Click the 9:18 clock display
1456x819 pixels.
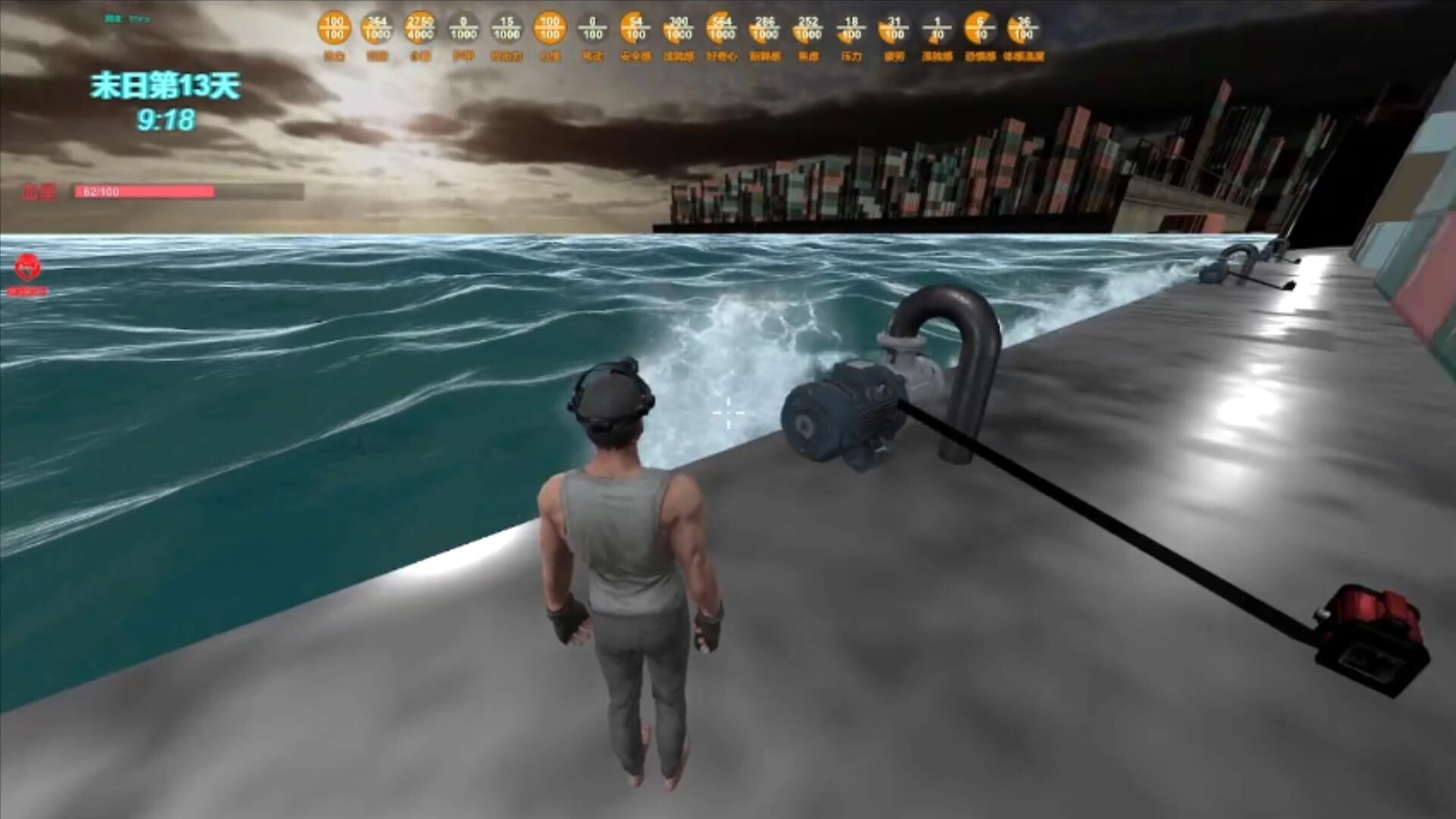(167, 117)
